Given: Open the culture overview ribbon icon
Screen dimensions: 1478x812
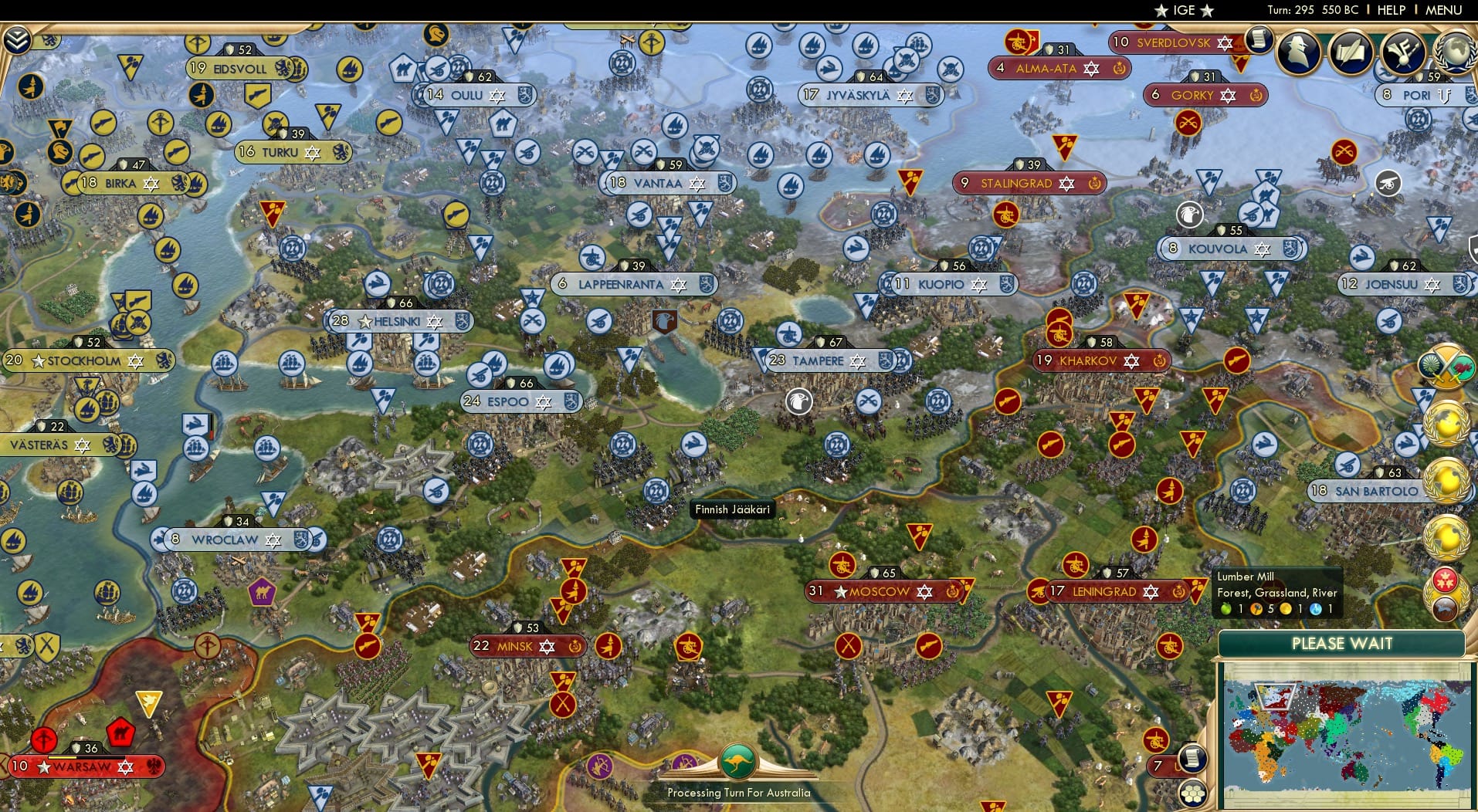Looking at the screenshot, I should [x=1402, y=52].
